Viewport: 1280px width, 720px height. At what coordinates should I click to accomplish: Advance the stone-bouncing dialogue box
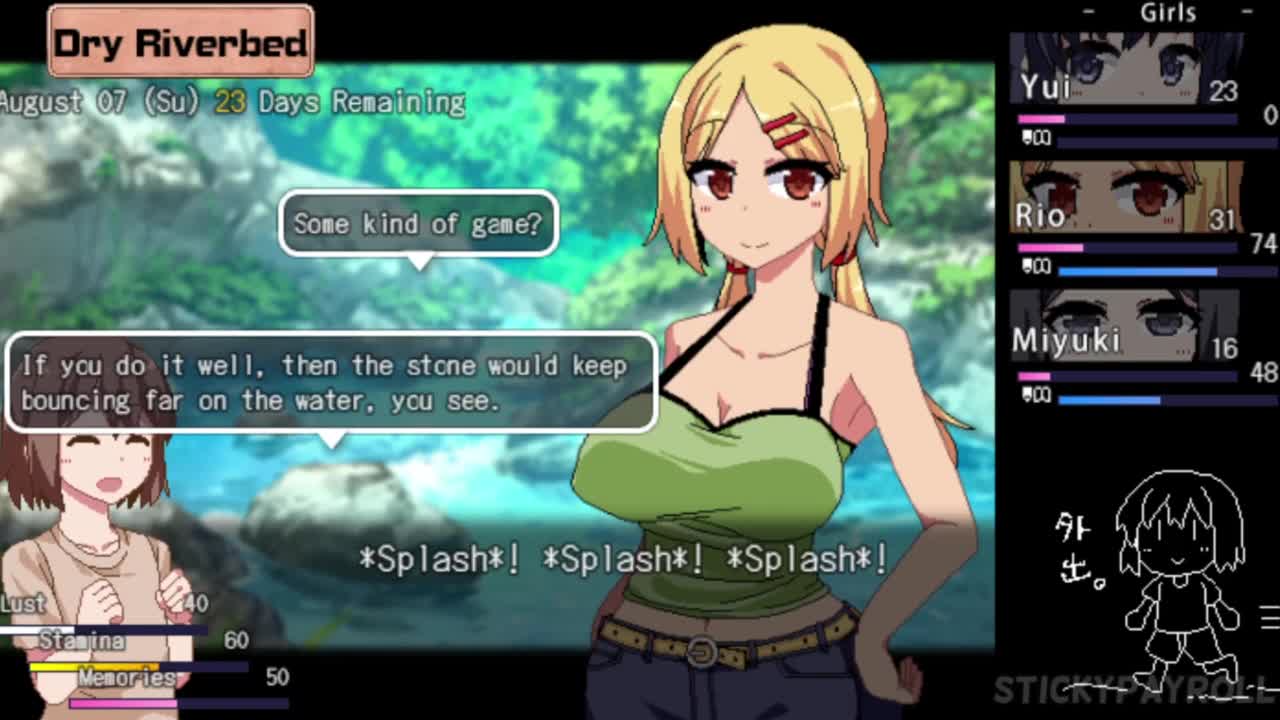tap(331, 383)
